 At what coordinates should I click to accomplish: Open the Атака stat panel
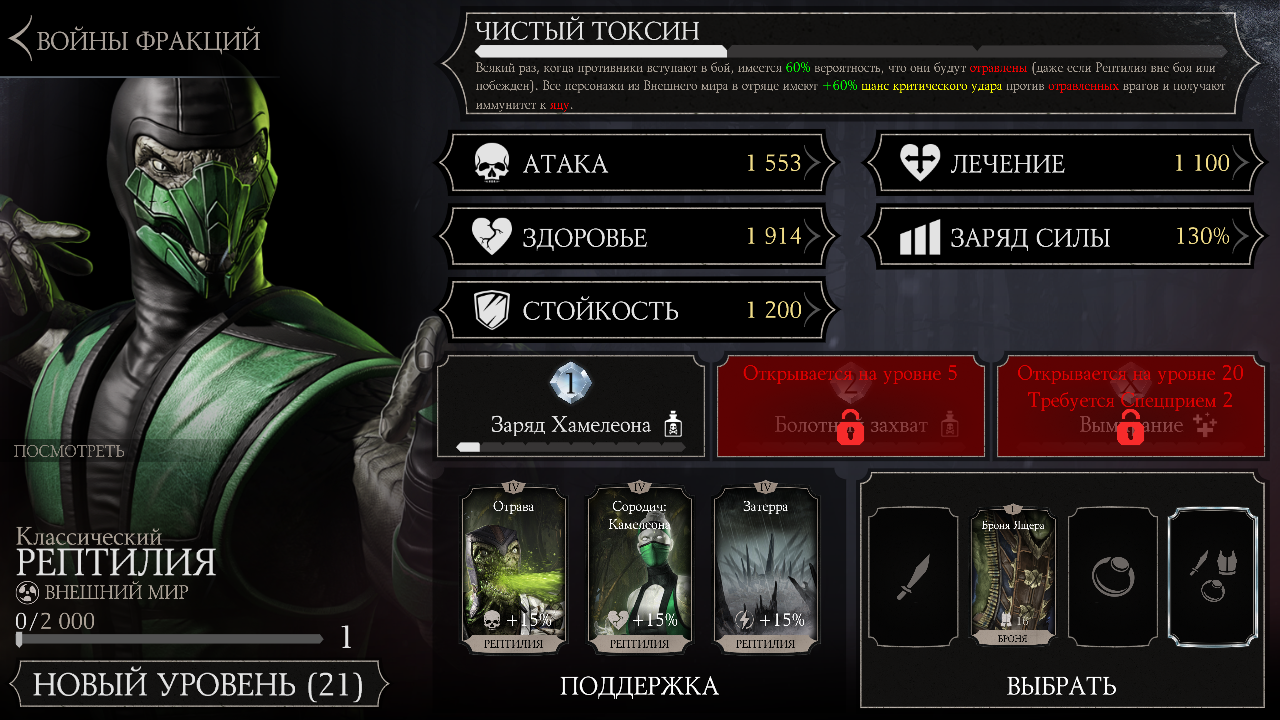pos(637,164)
